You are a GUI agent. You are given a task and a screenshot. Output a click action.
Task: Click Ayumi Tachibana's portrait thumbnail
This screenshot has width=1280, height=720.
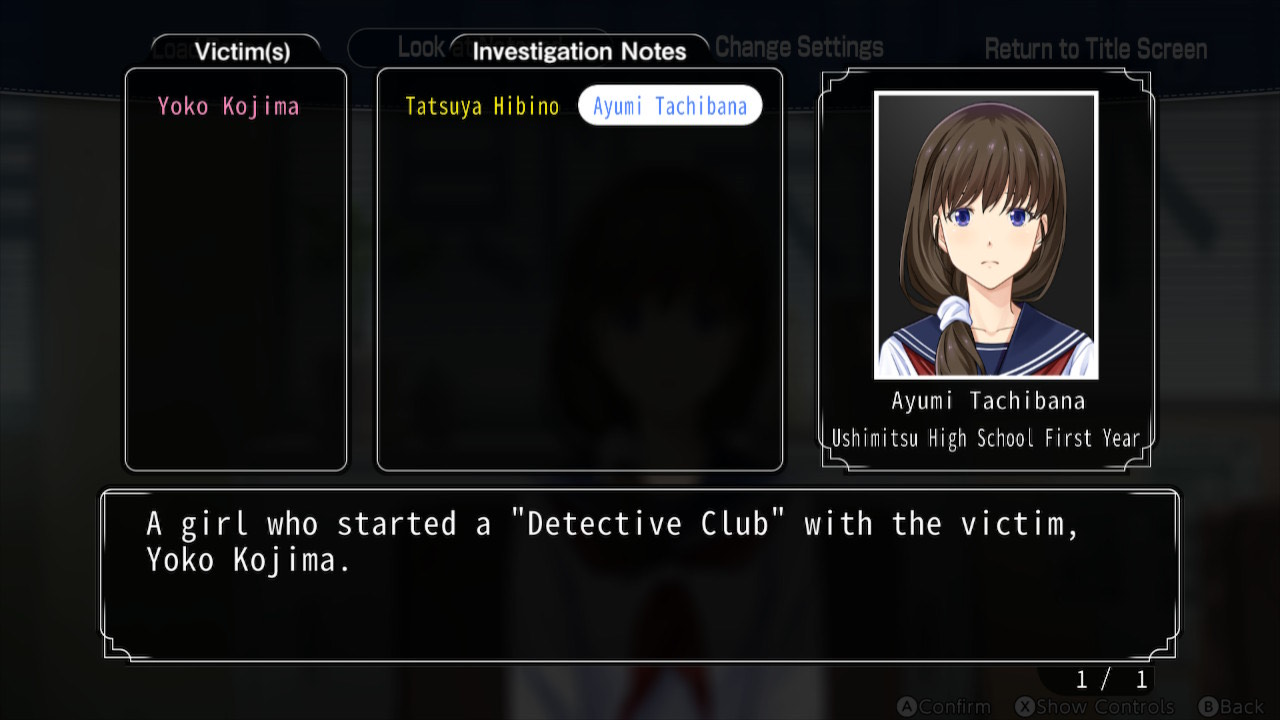(x=986, y=236)
